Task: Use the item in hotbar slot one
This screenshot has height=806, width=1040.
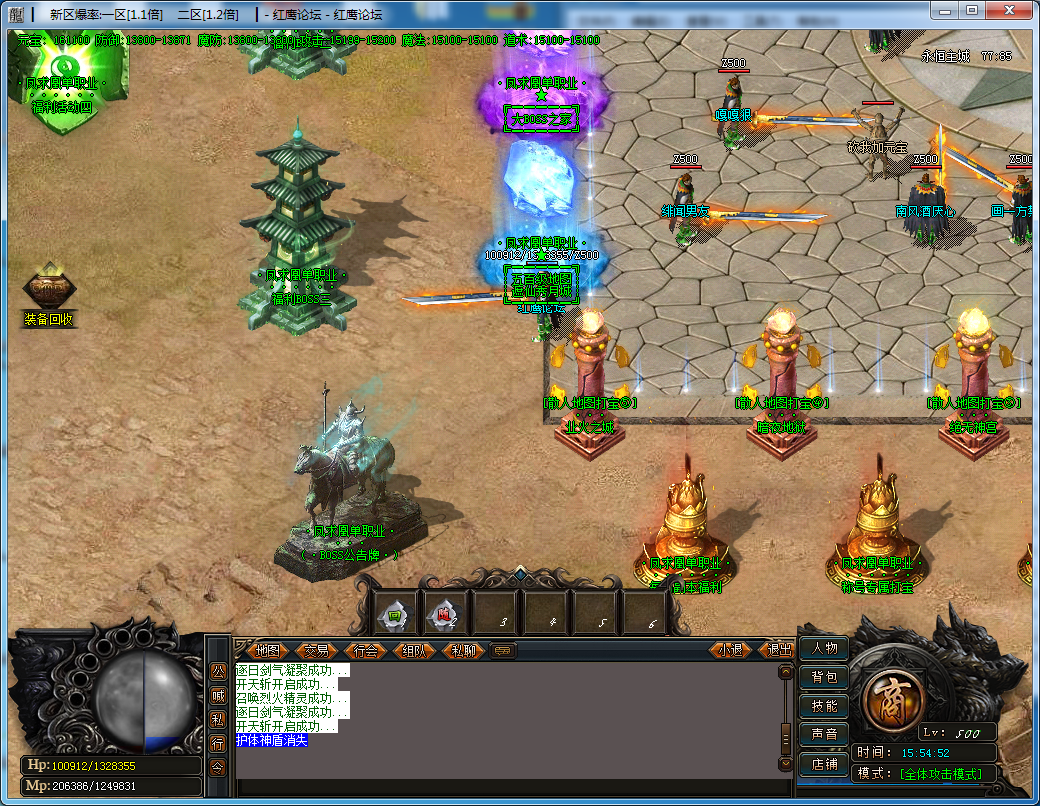Action: click(x=394, y=616)
